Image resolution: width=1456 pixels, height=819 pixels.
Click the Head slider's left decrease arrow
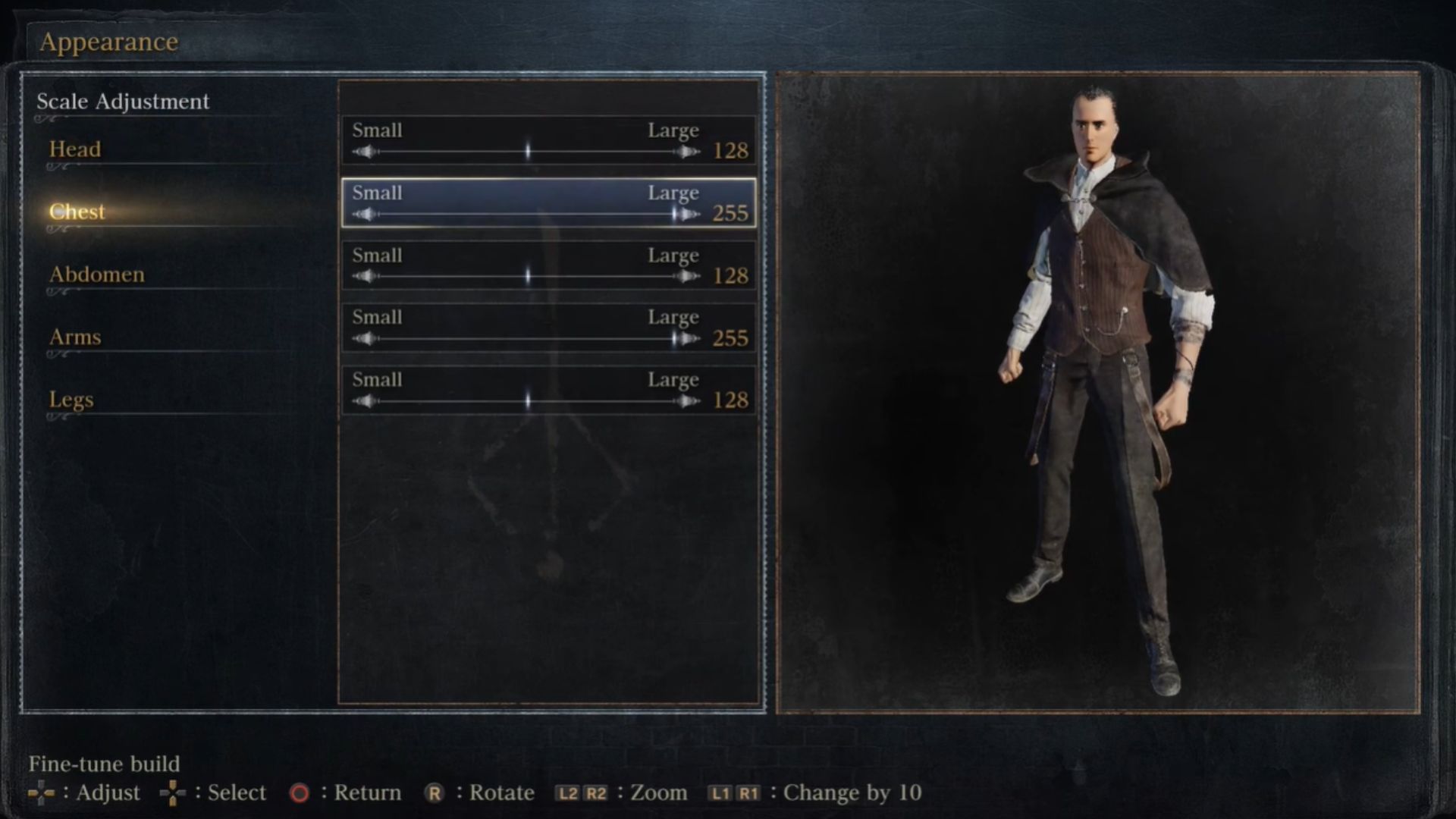coord(365,152)
